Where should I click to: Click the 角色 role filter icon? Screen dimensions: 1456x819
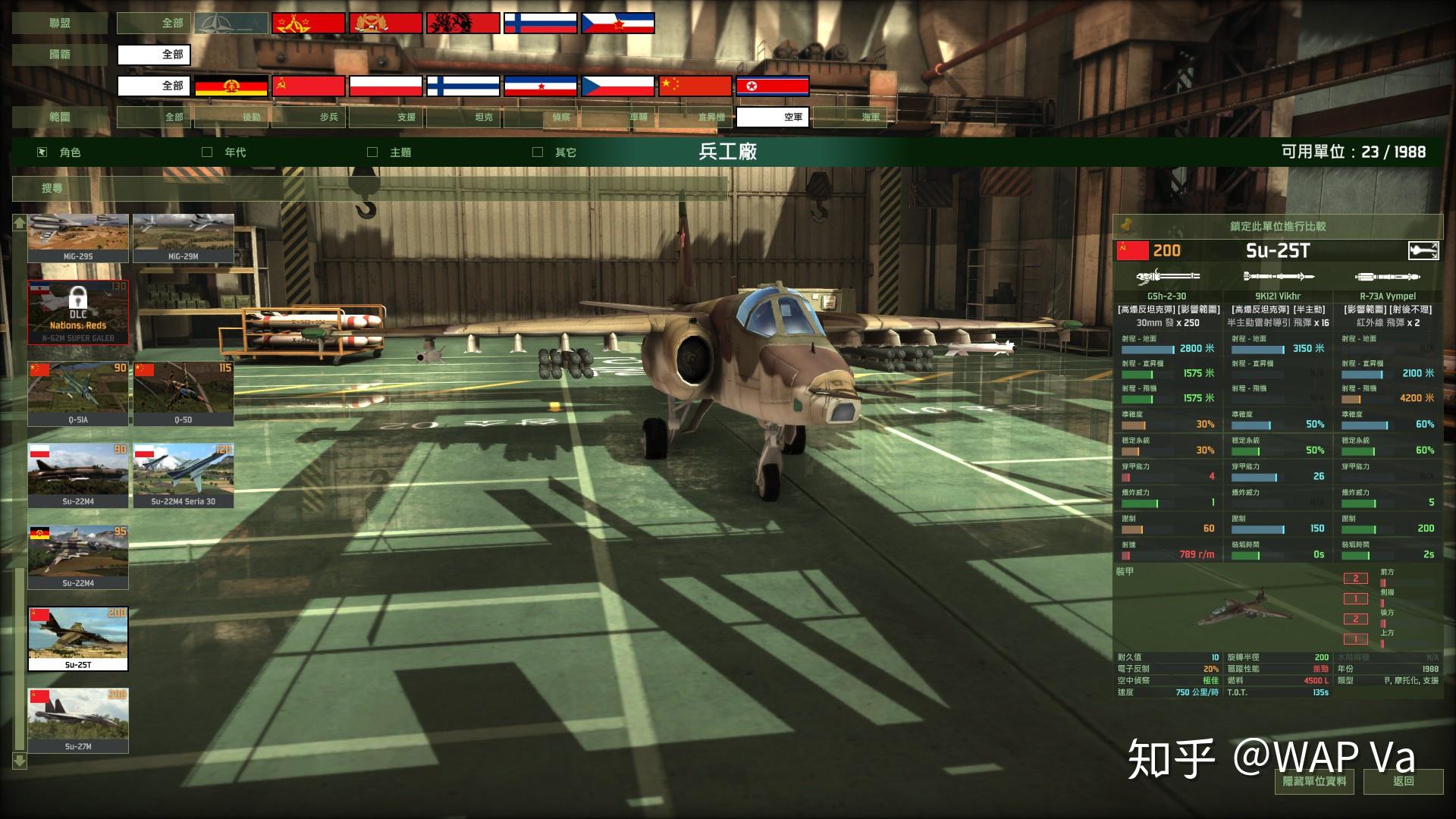click(x=40, y=152)
